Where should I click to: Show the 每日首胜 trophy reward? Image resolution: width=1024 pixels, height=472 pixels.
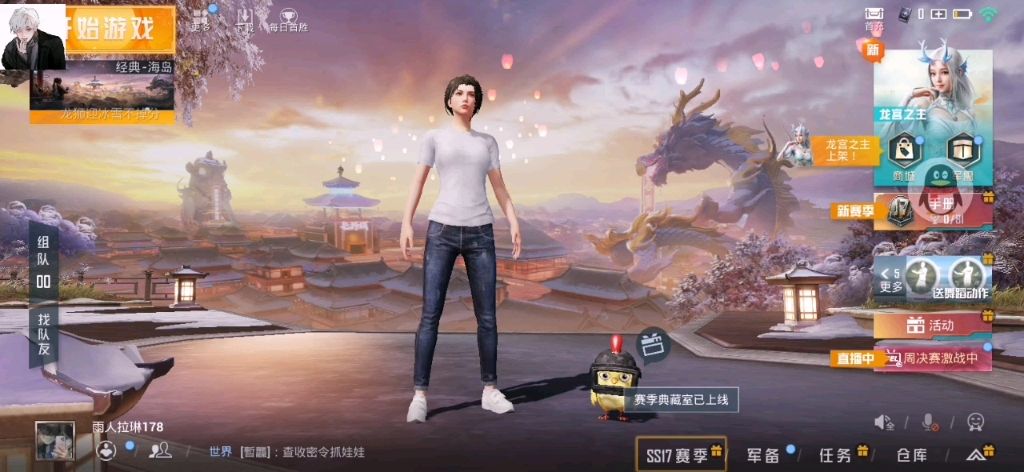click(x=287, y=19)
